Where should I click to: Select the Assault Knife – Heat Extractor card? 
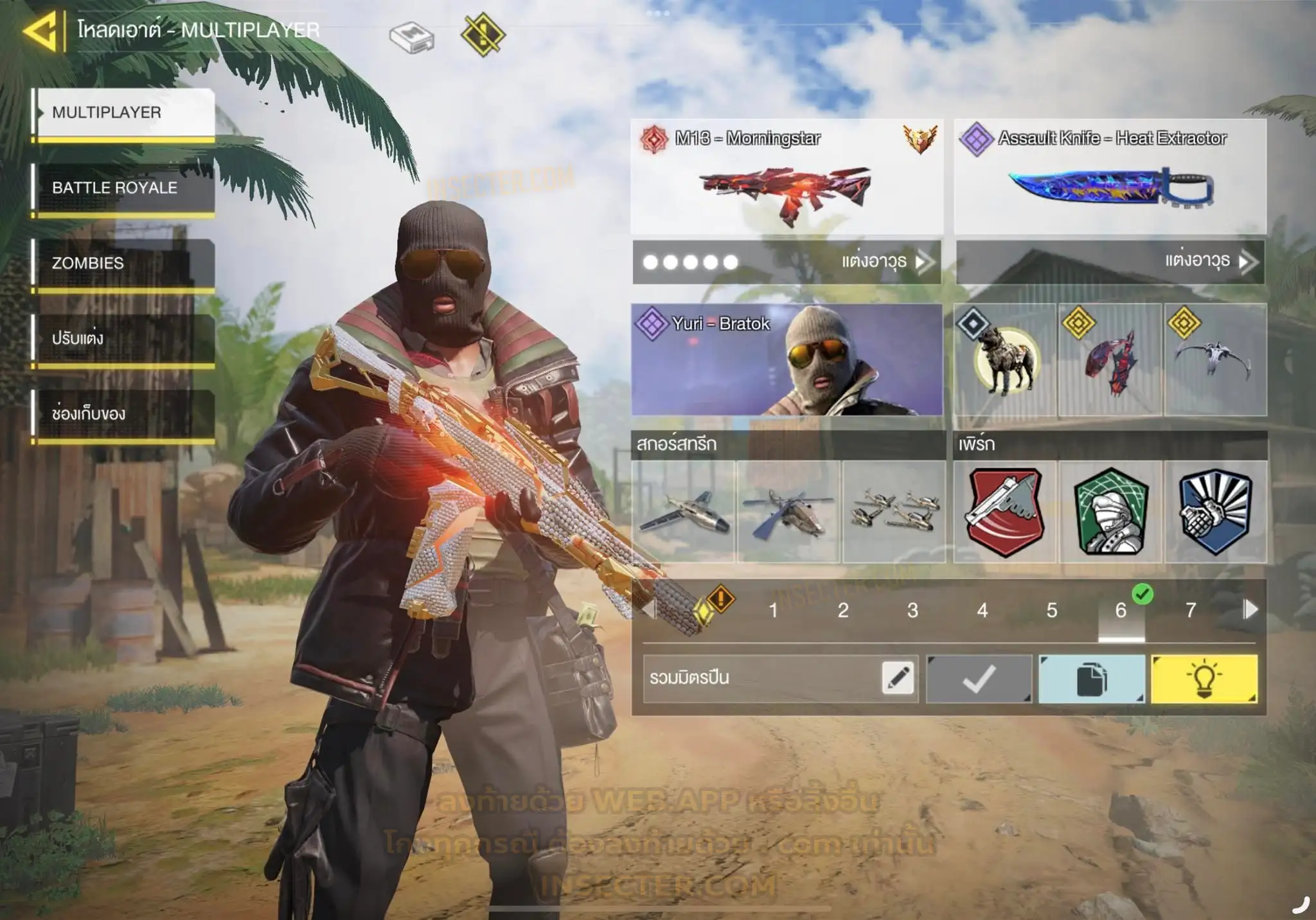tap(1110, 177)
